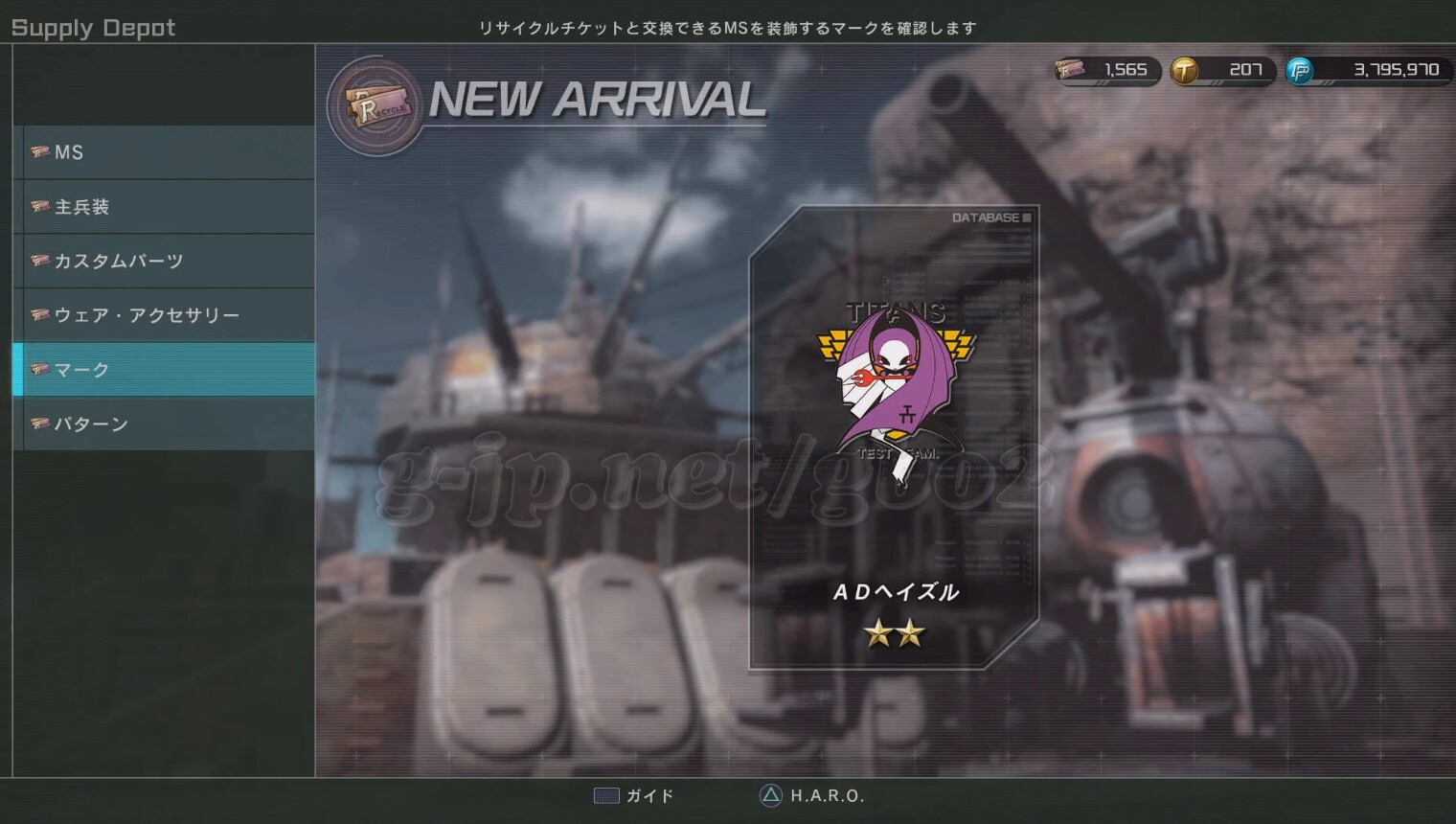The height and width of the screenshot is (824, 1456).
Task: Select the ADヘイズル mark card
Action: coord(894,437)
